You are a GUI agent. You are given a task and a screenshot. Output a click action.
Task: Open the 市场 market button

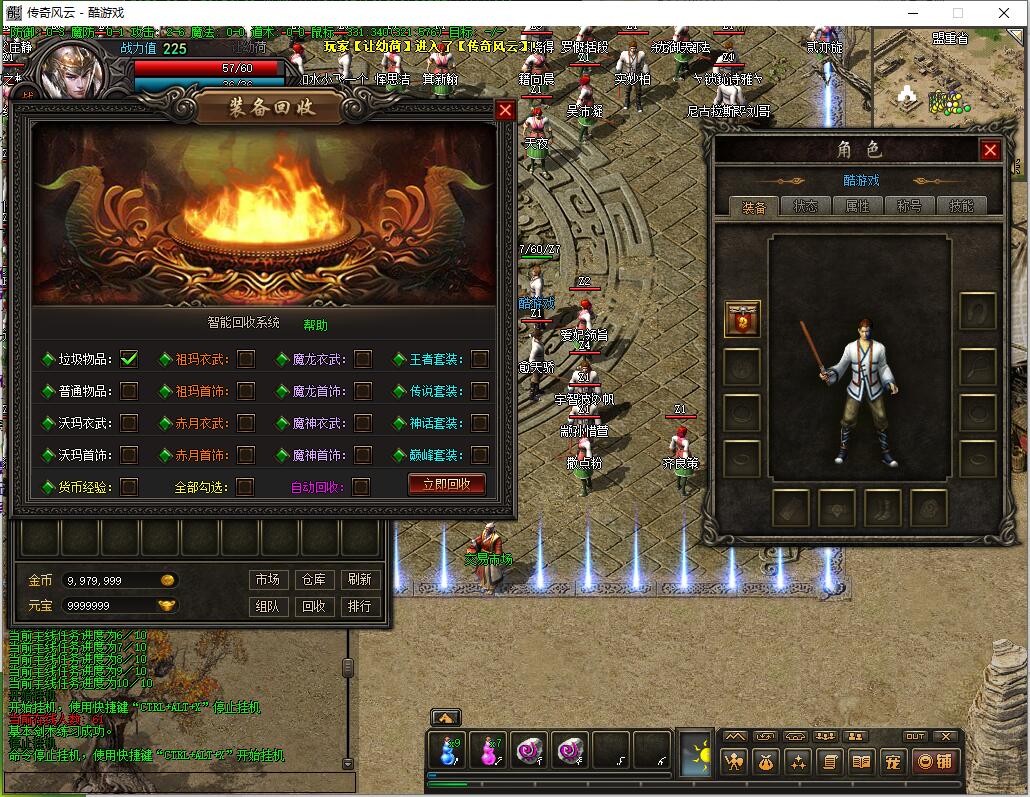[267, 580]
